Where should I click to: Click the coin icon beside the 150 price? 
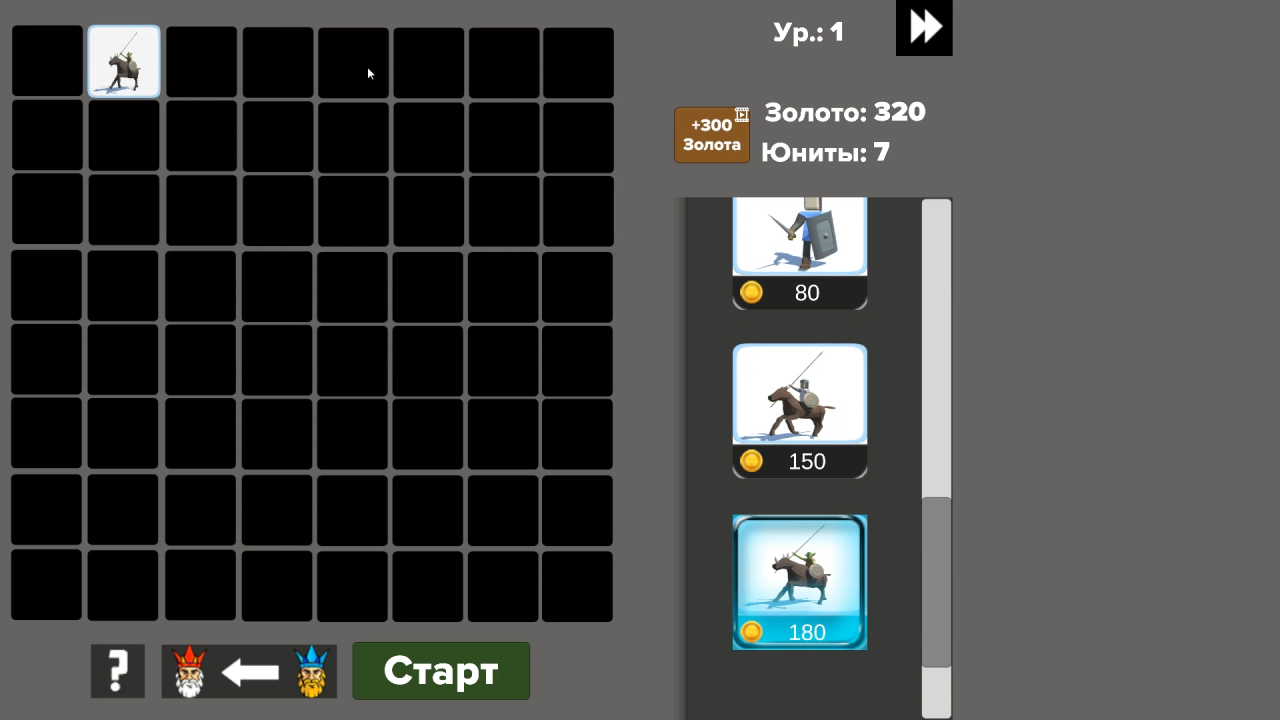pyautogui.click(x=751, y=461)
